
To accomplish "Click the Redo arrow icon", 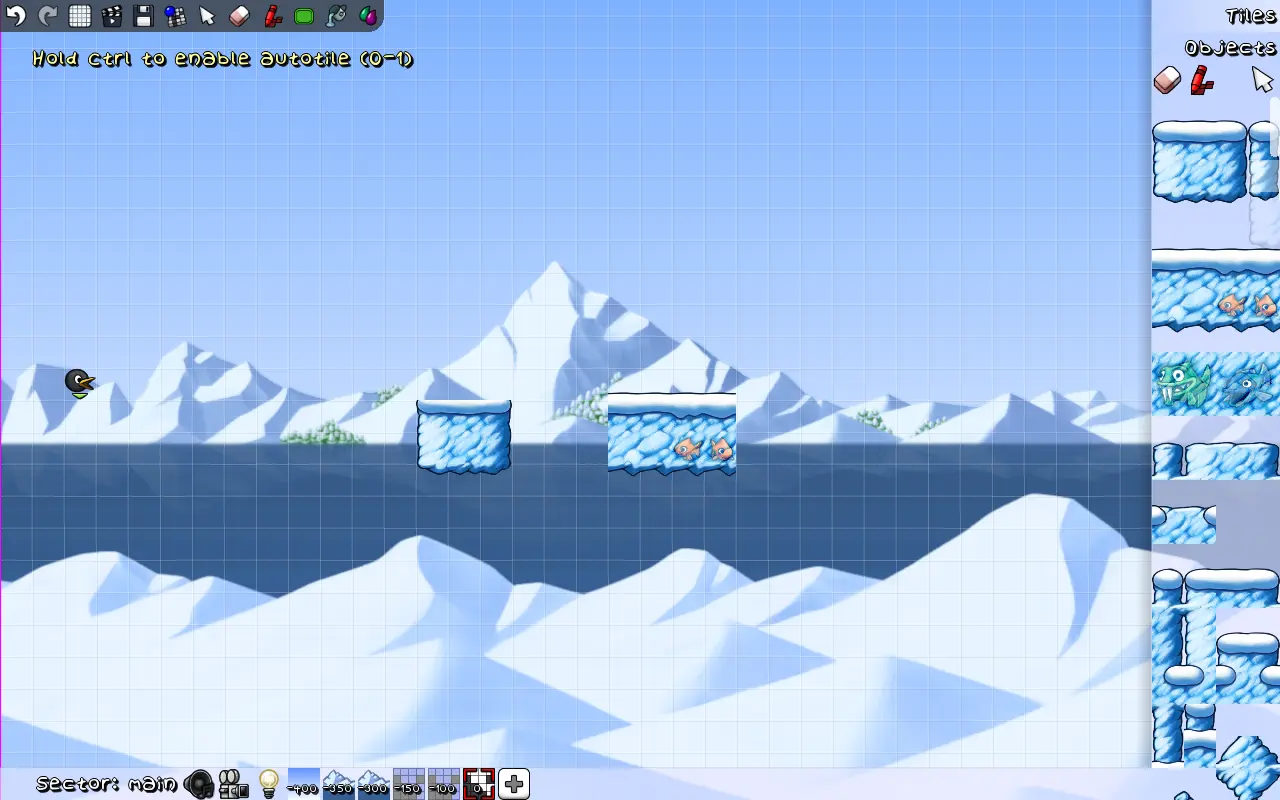I will [x=46, y=15].
